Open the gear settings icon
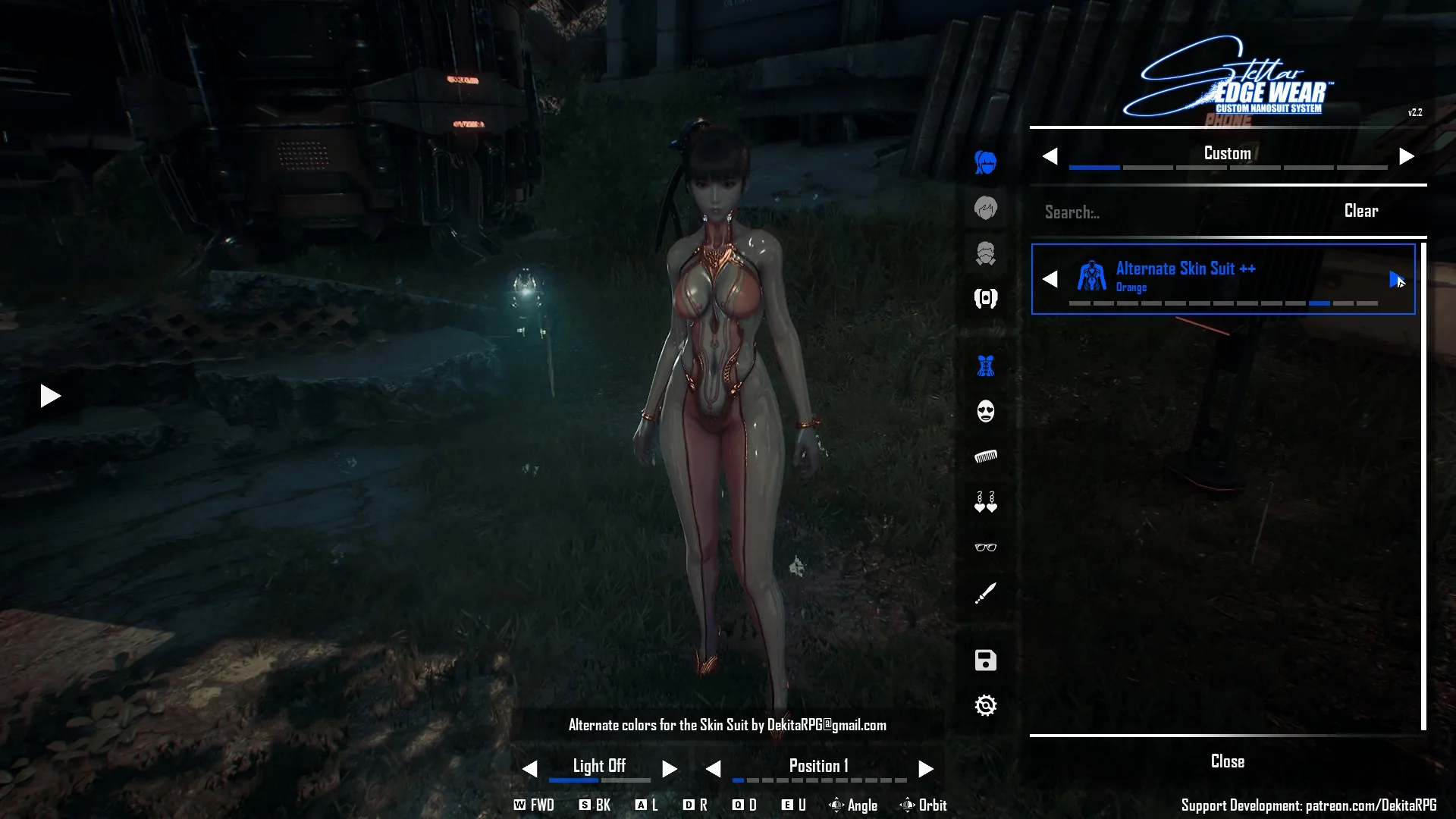 pyautogui.click(x=985, y=706)
